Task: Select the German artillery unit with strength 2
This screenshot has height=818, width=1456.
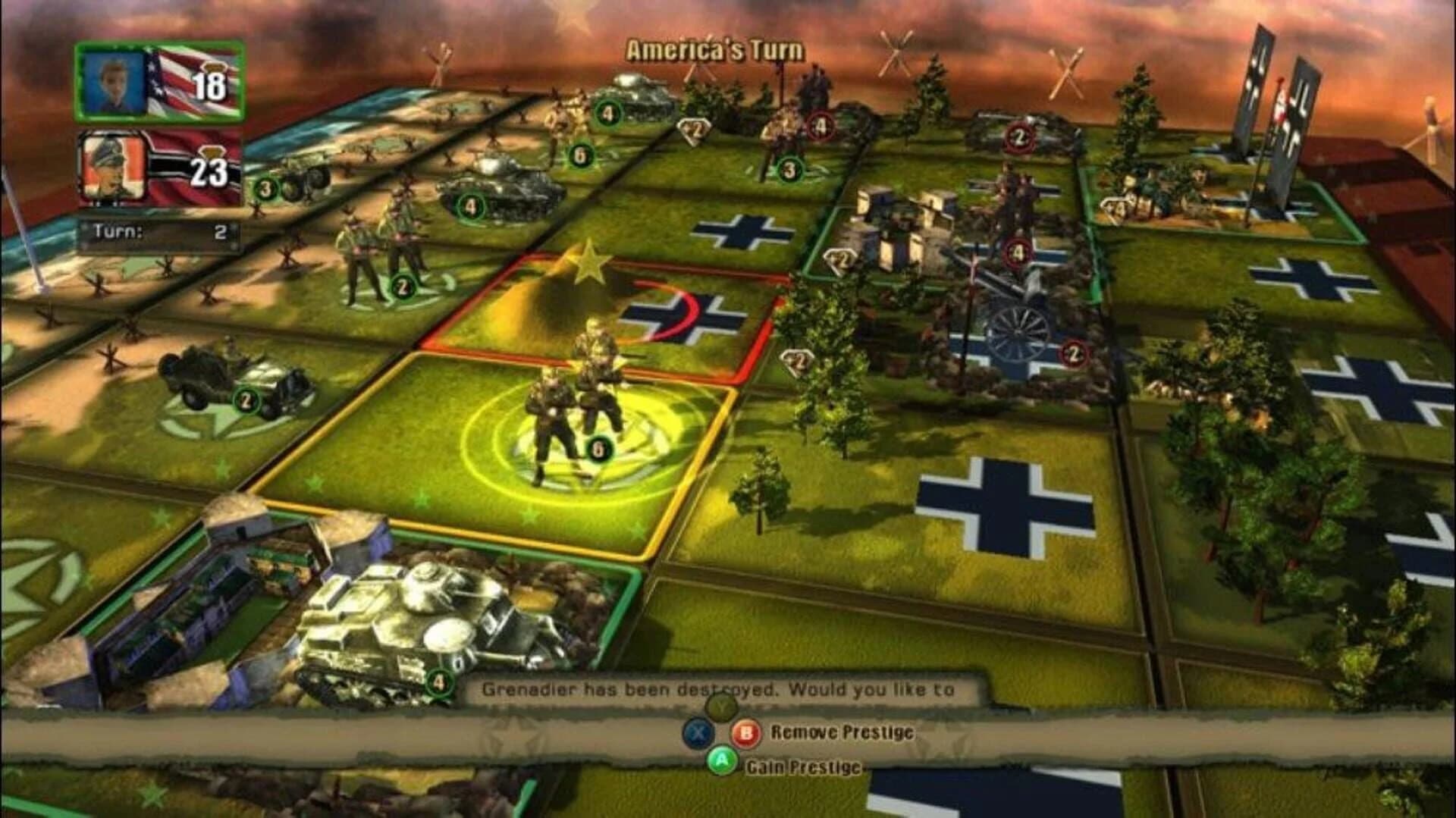Action: pos(1039,326)
